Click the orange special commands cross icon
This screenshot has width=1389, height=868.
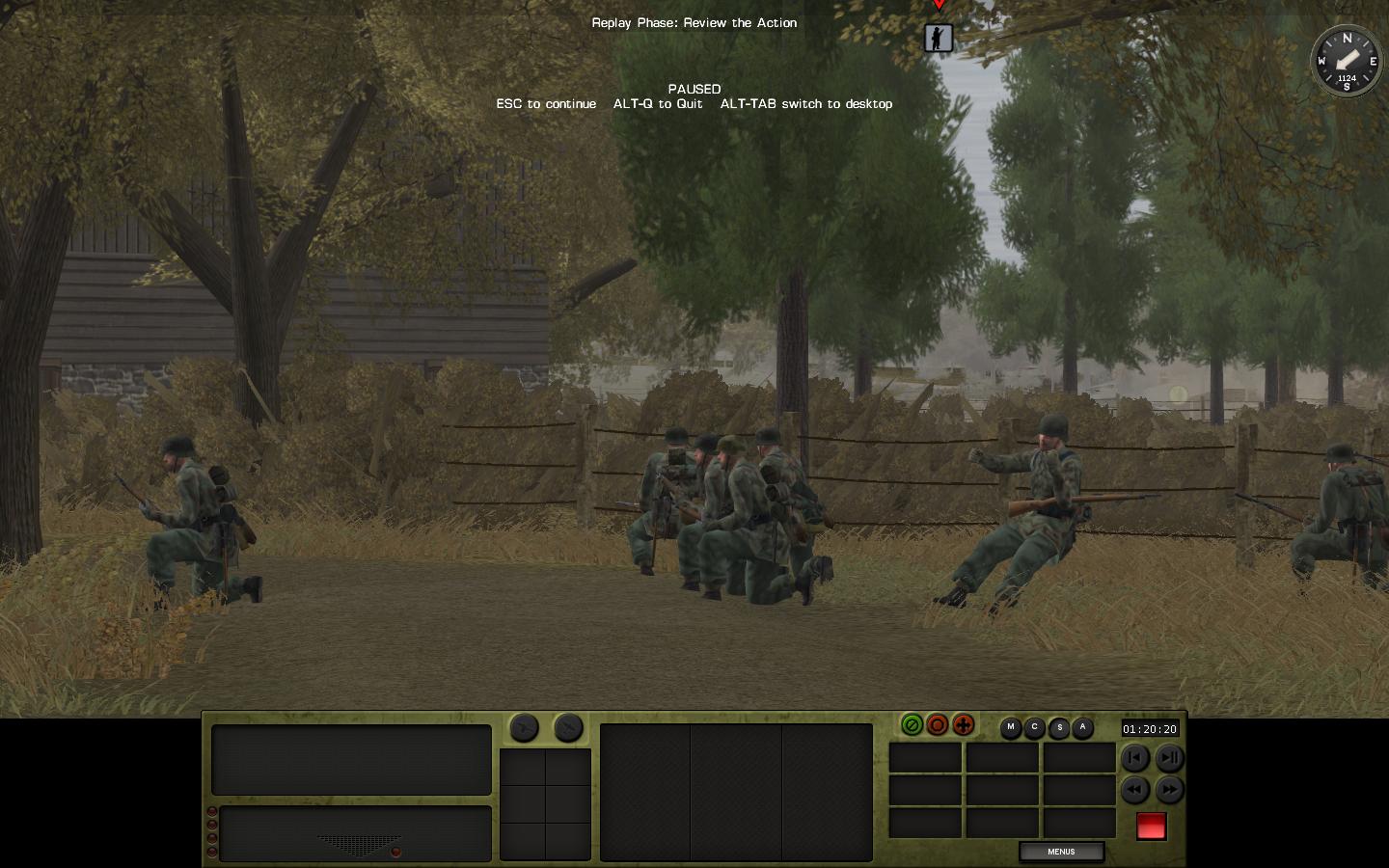click(963, 725)
